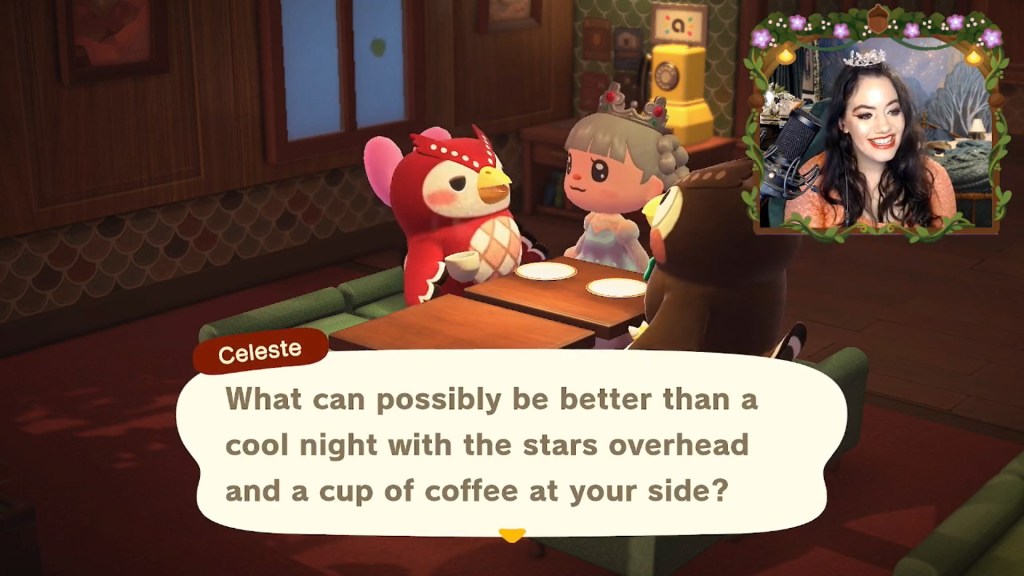Screen dimensions: 1024x576
Task: Click the yellow continue arrow under the dialogue
Action: 511,535
